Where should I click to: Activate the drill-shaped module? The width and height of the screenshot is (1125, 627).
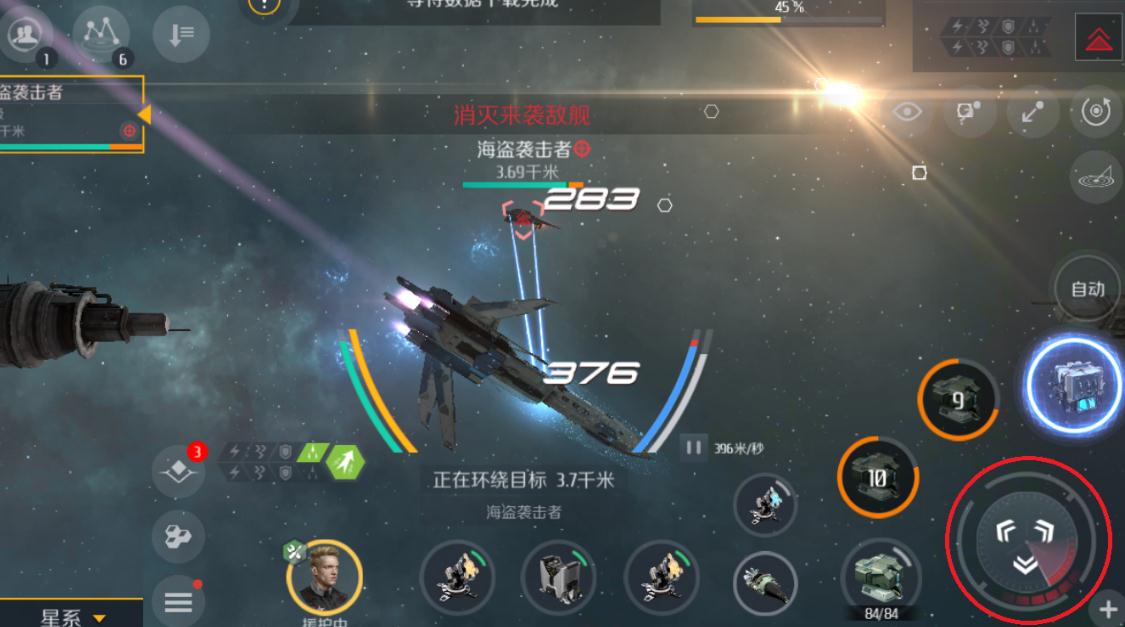tap(765, 579)
